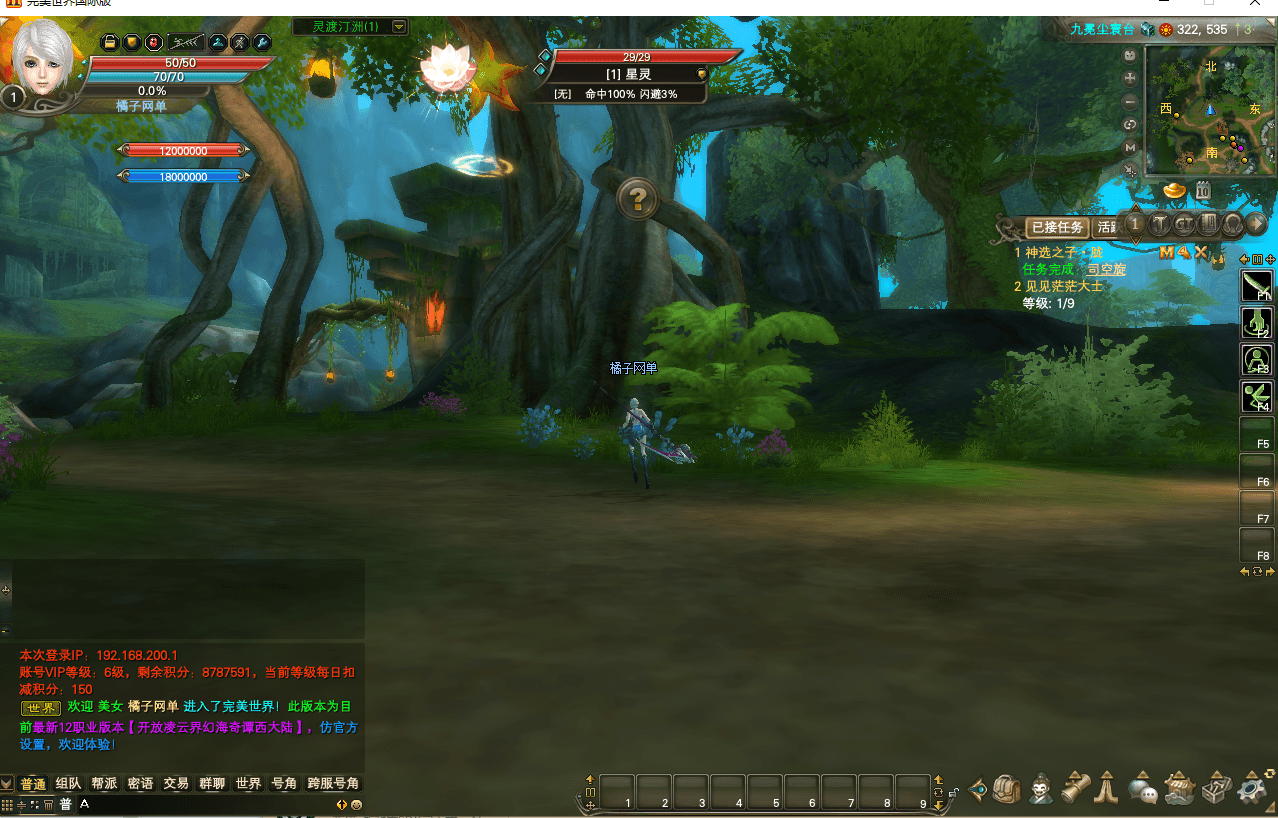Open the world map with M button
The width and height of the screenshot is (1278, 818).
(x=1130, y=147)
